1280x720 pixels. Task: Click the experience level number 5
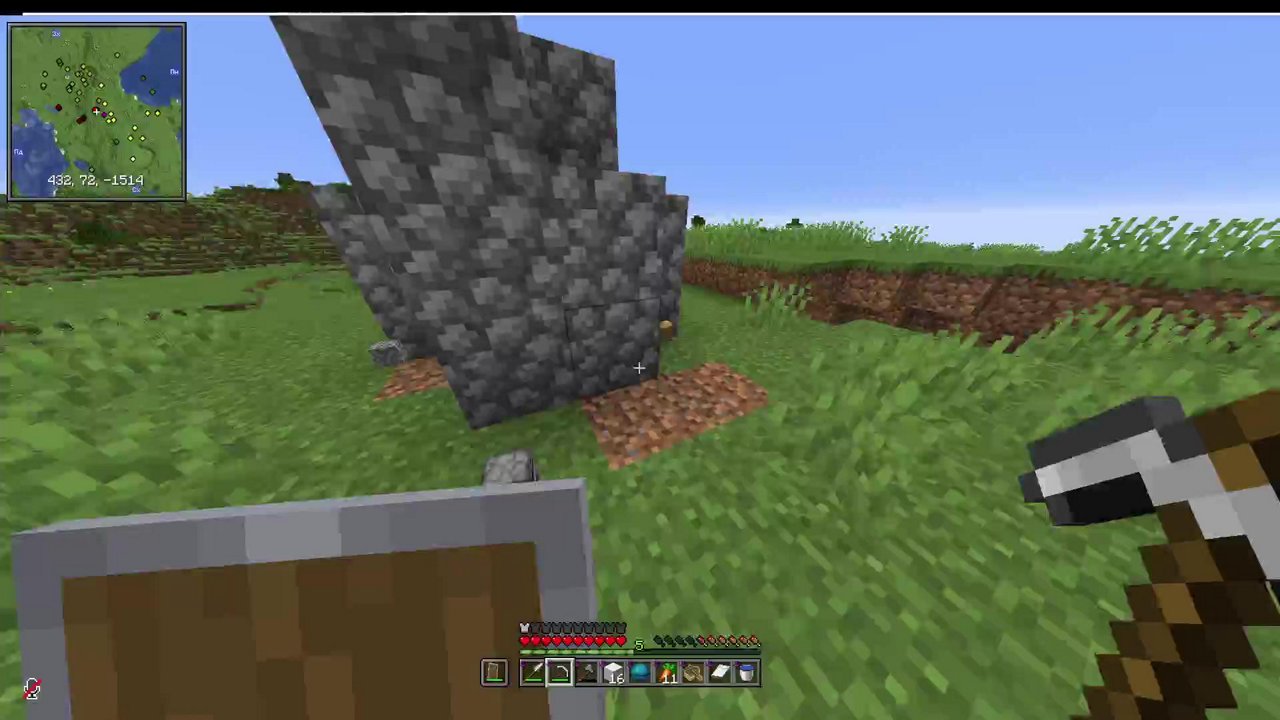[x=639, y=645]
